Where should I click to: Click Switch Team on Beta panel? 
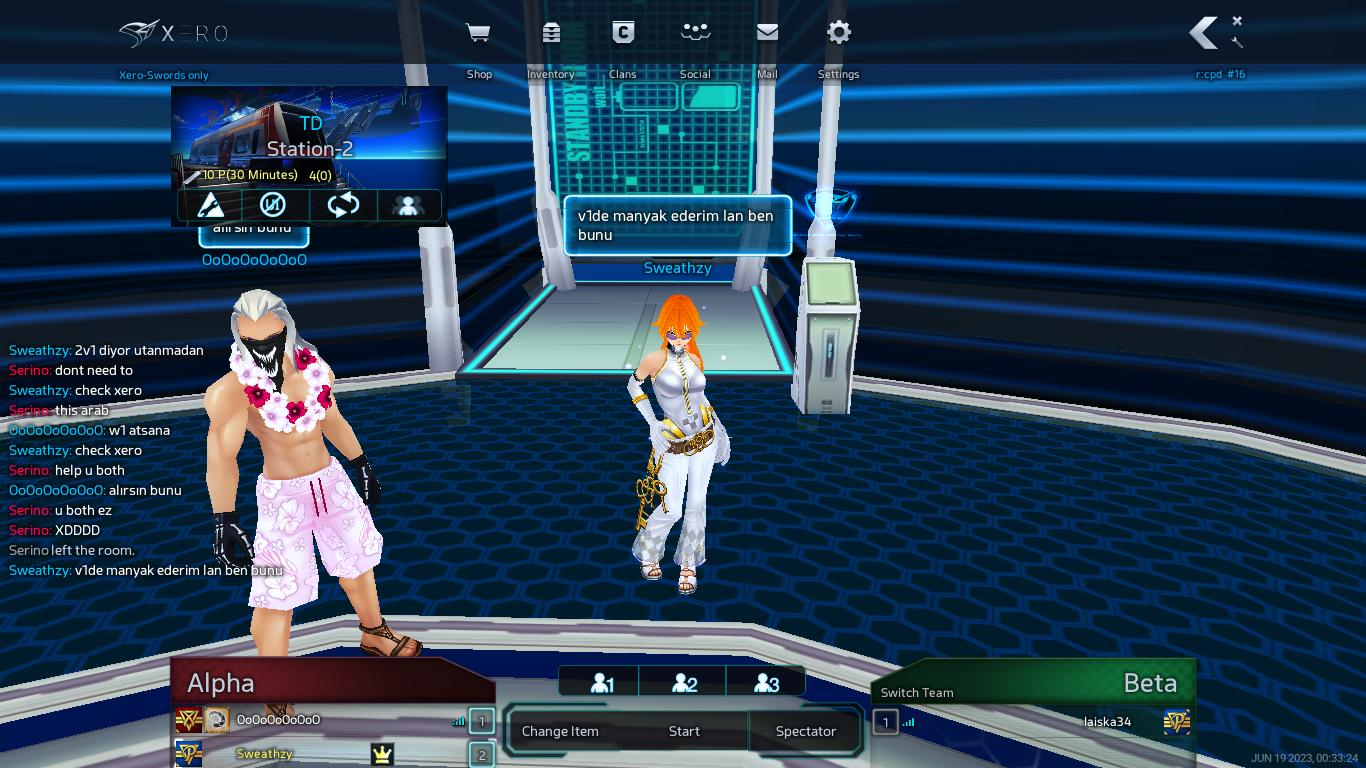tap(917, 692)
